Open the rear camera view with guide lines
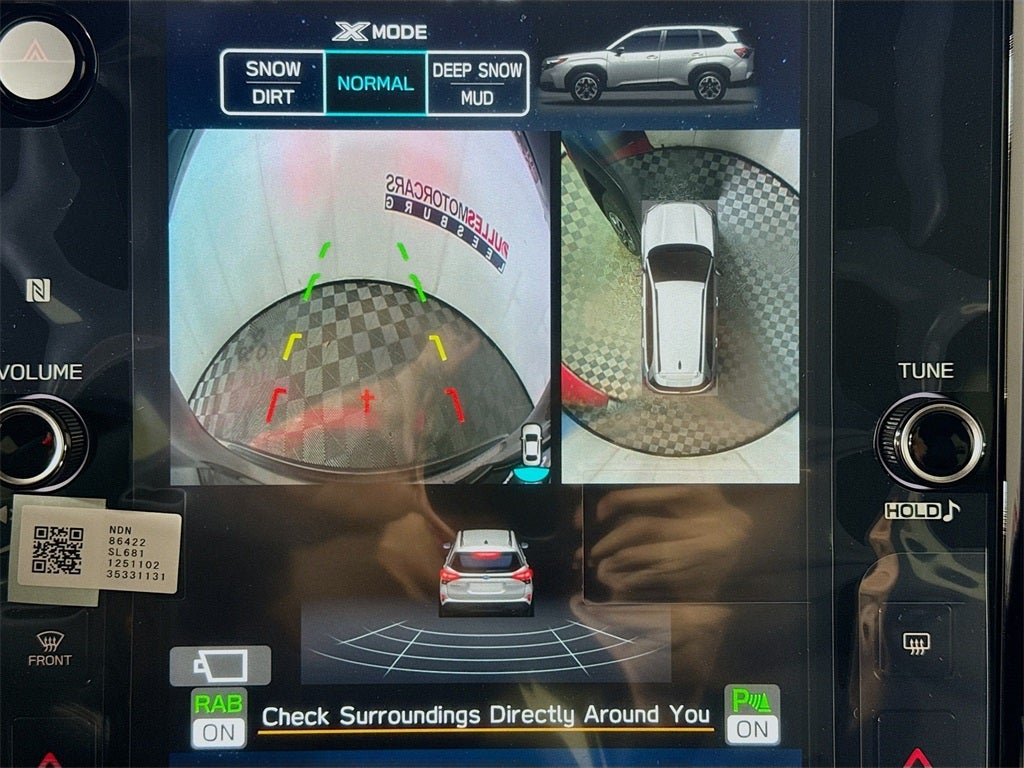 (x=360, y=305)
